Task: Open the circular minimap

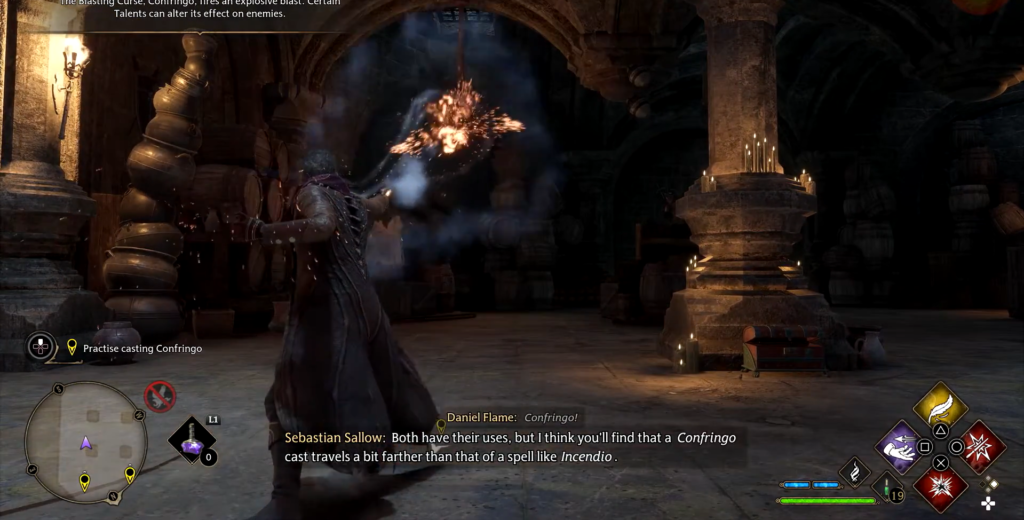Action: (85, 442)
